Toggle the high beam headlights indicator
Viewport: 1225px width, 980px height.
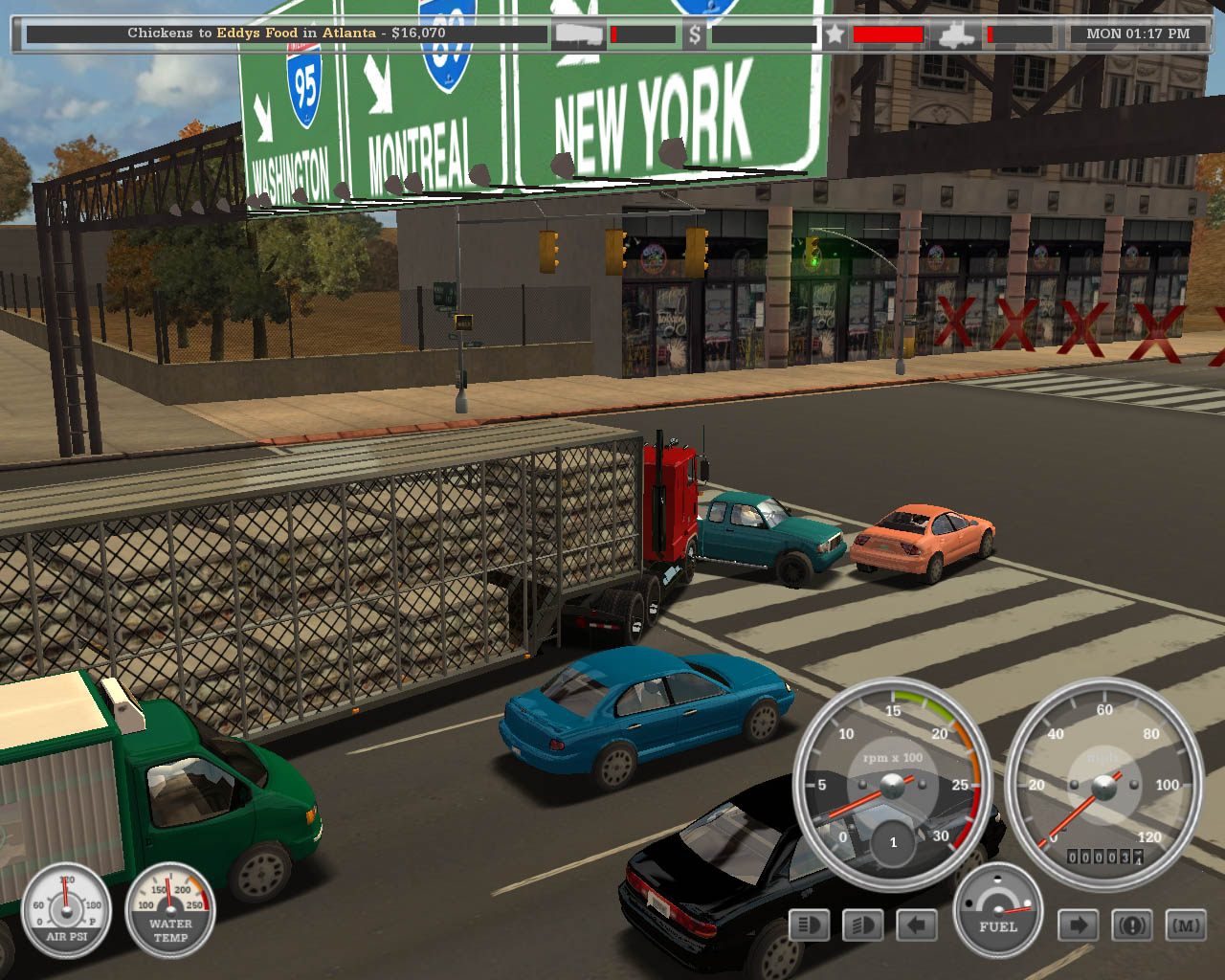(x=809, y=925)
